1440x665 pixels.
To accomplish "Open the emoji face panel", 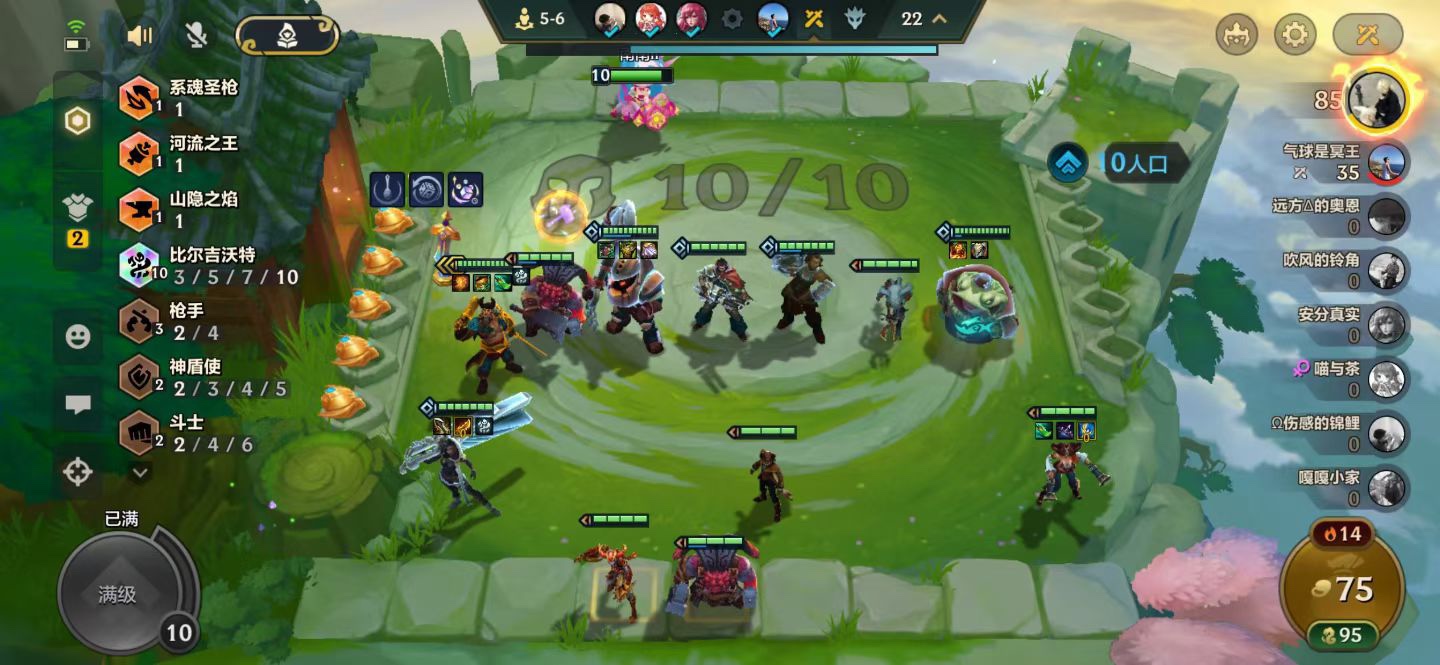I will tap(78, 337).
